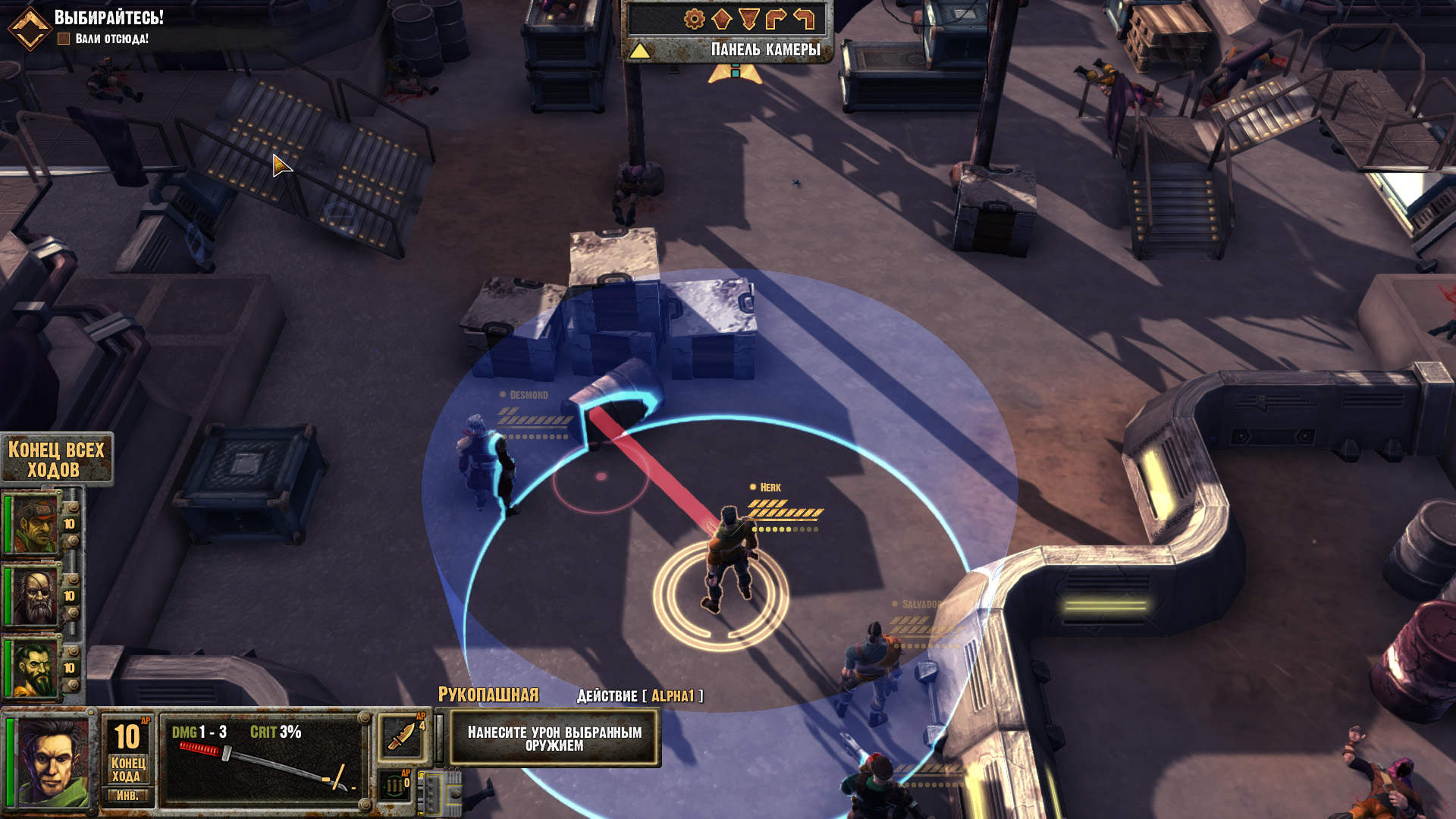Rotate camera with the right-turn arrow
The height and width of the screenshot is (819, 1456).
(x=776, y=19)
